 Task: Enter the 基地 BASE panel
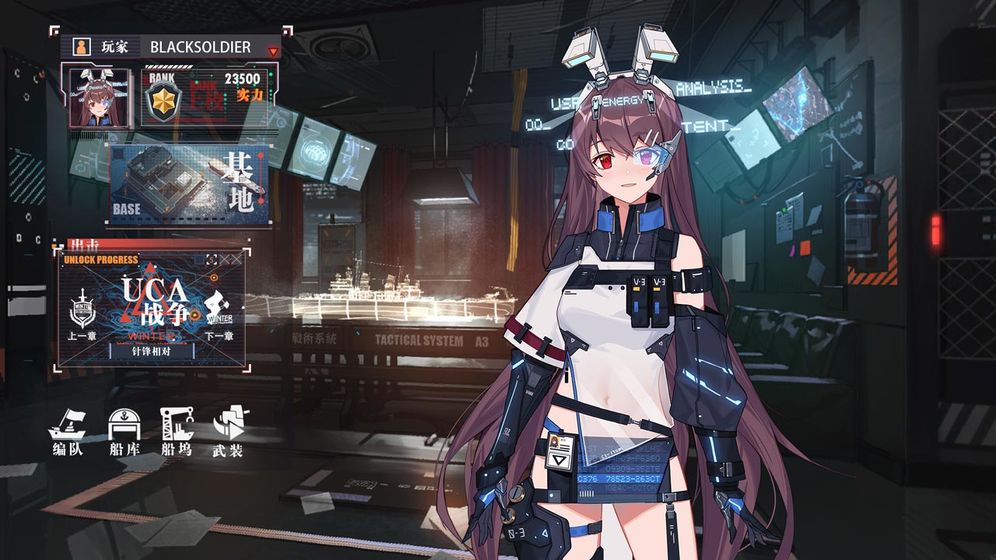pos(188,187)
